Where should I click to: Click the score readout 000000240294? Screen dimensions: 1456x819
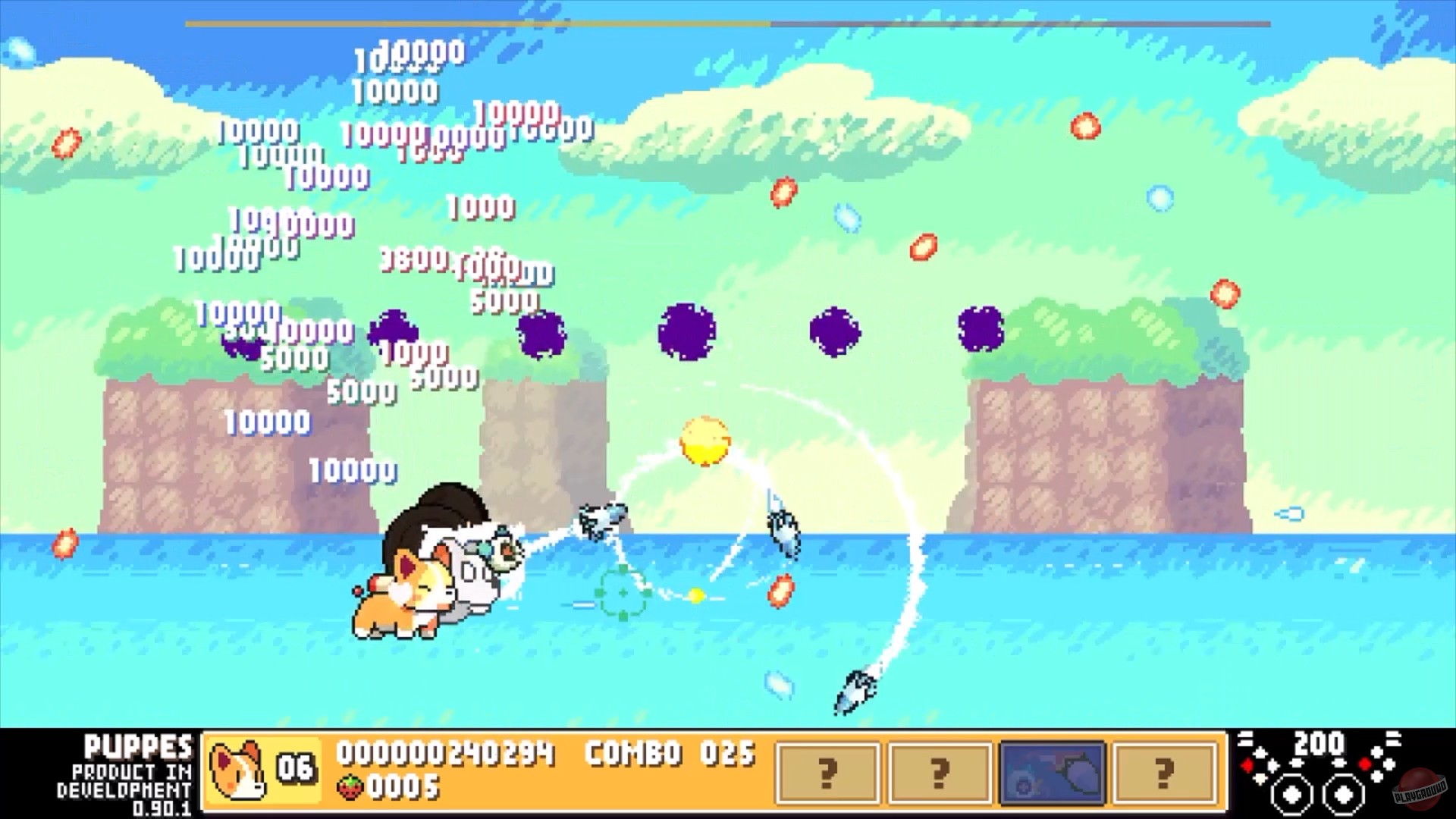444,755
